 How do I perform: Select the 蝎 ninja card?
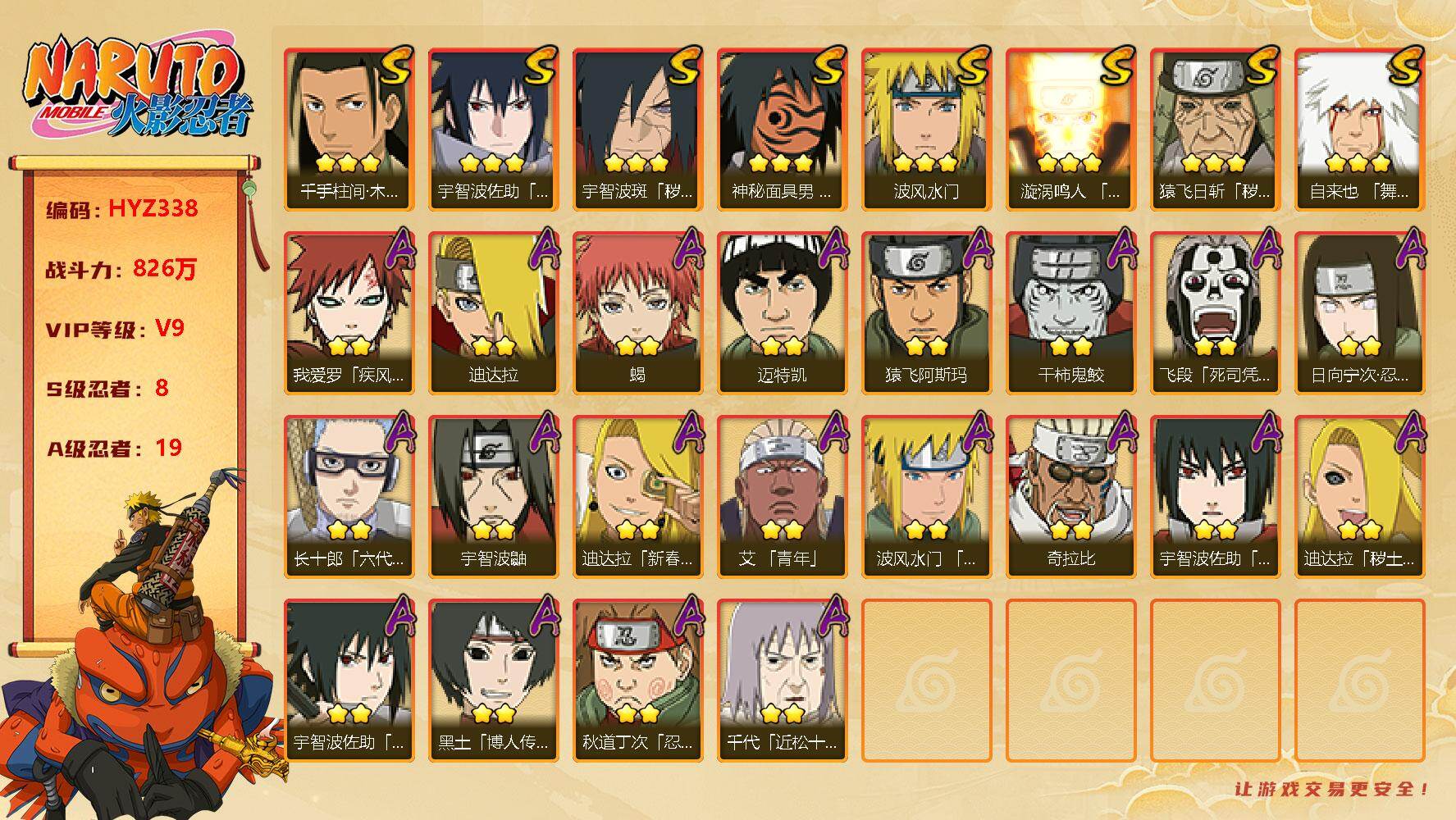click(x=637, y=312)
